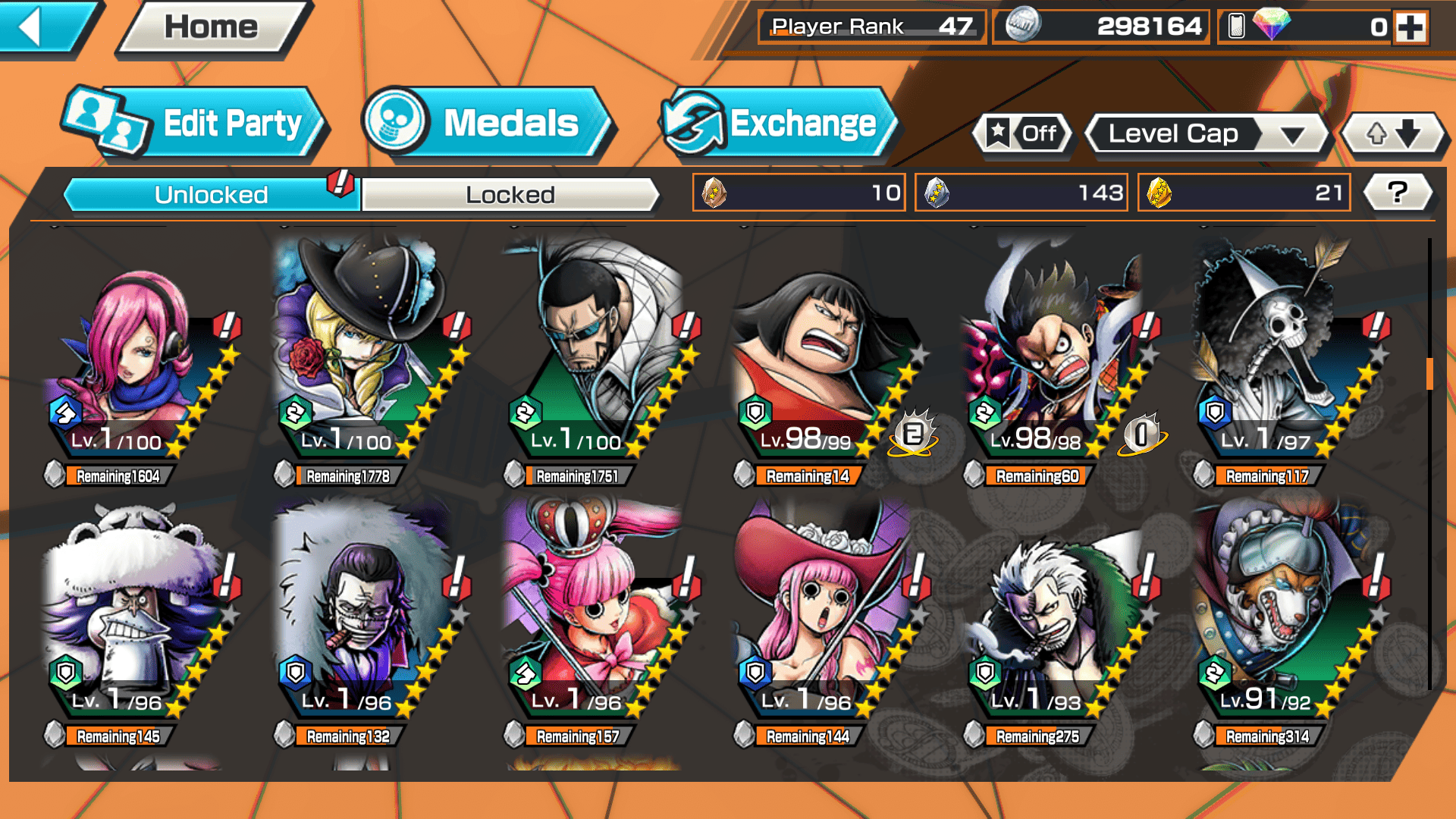
Task: Add rainbow diamonds with the plus button
Action: click(1410, 27)
